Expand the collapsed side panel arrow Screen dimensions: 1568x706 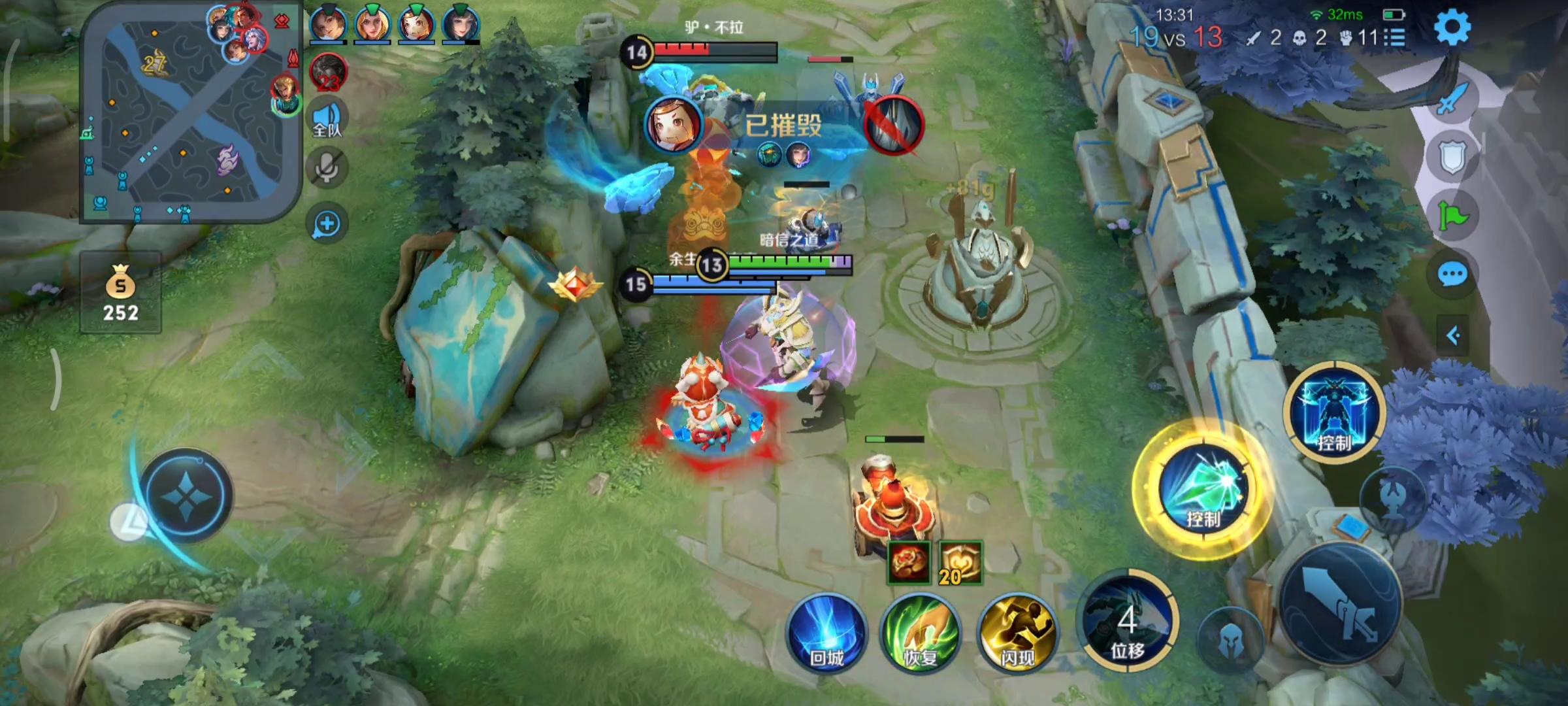1452,336
